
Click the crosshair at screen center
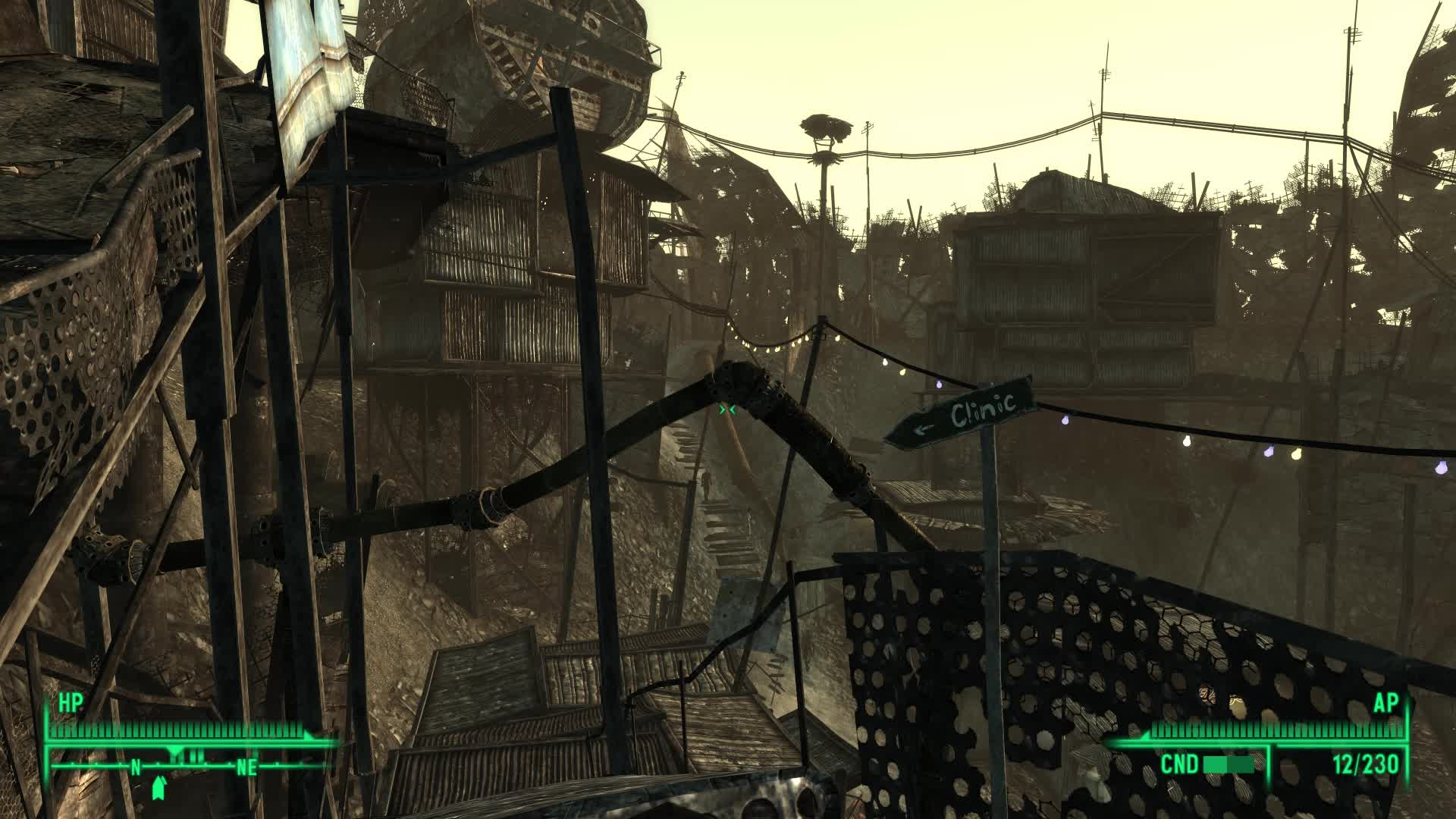pos(726,409)
